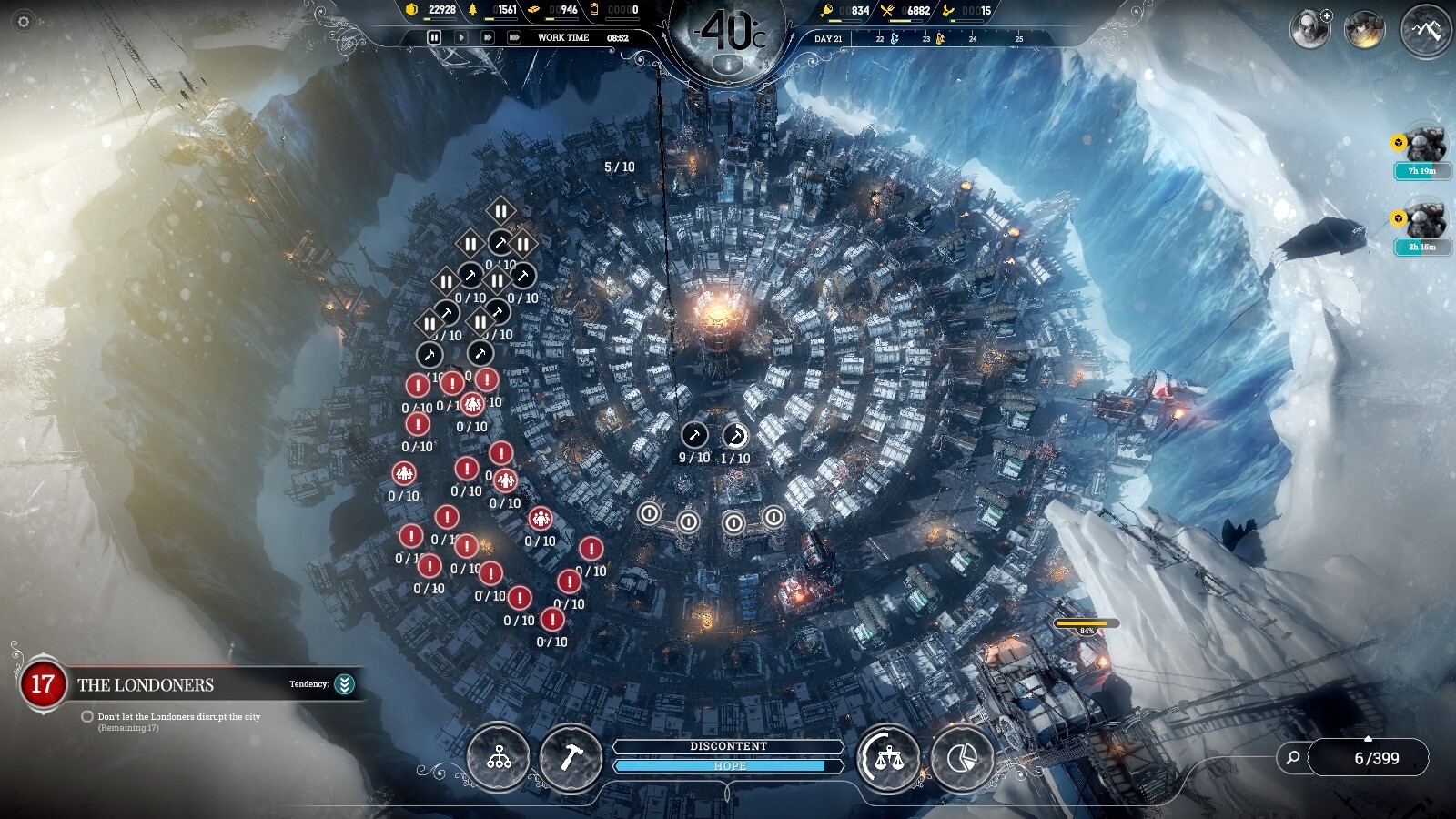Select the expedition timer showing 8h 15m
This screenshot has width=1456, height=819.
pos(1422,247)
